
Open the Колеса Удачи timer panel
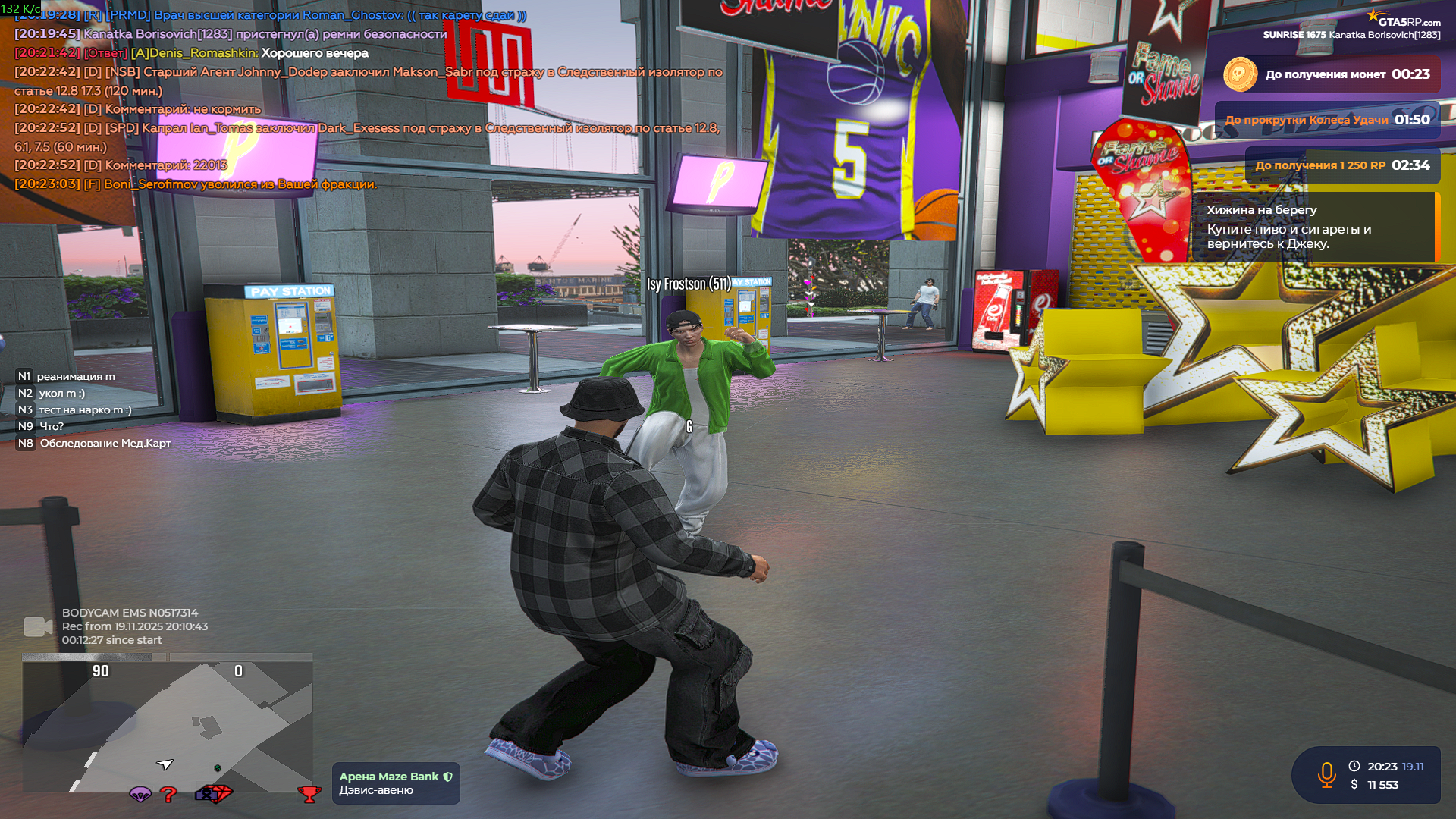coord(1327,120)
